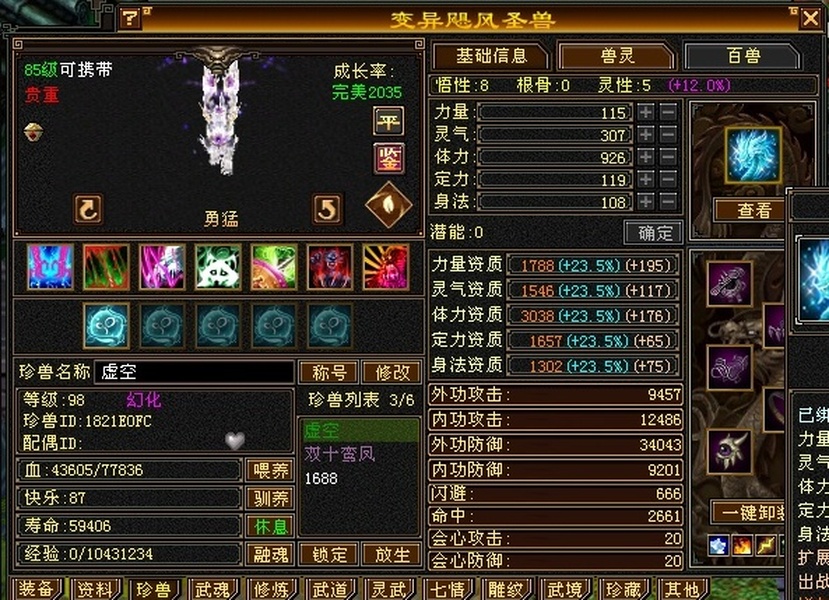Select 双十鸾凤 in the pet list
This screenshot has width=829, height=600.
click(340, 454)
